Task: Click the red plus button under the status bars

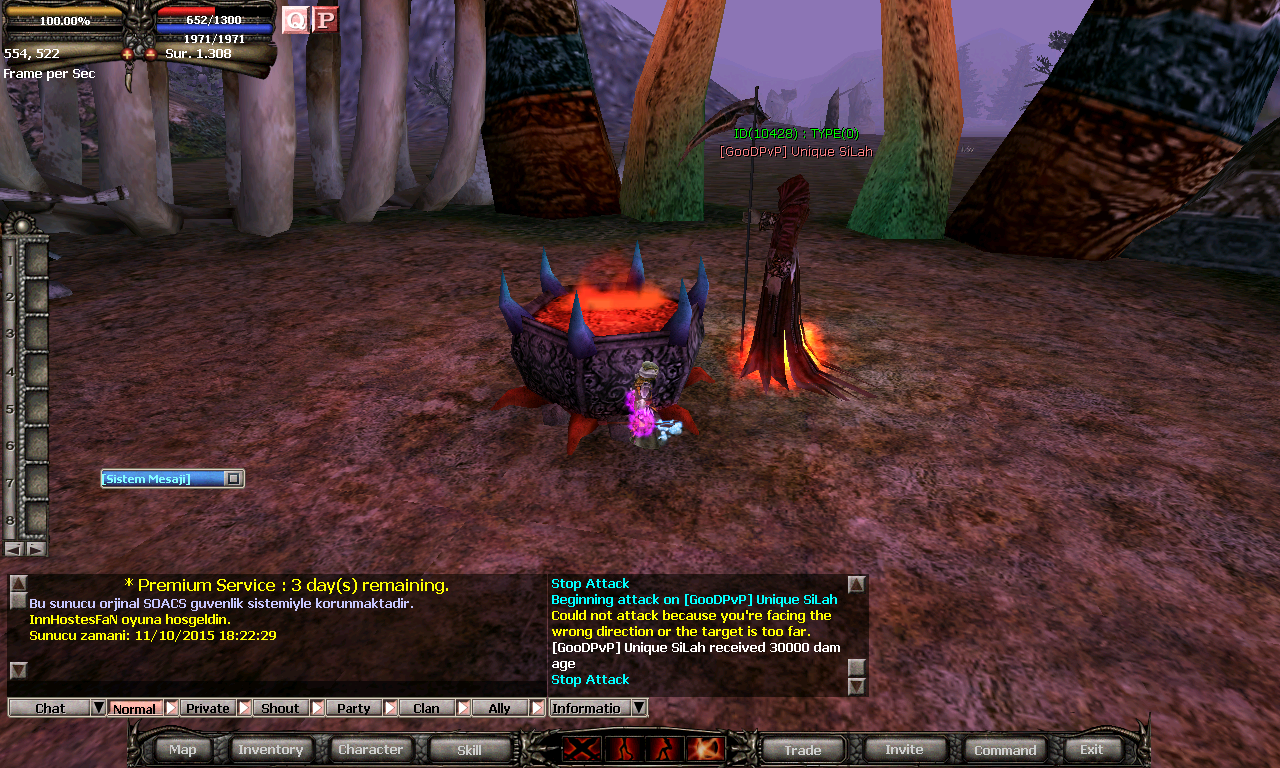Action: (x=128, y=54)
